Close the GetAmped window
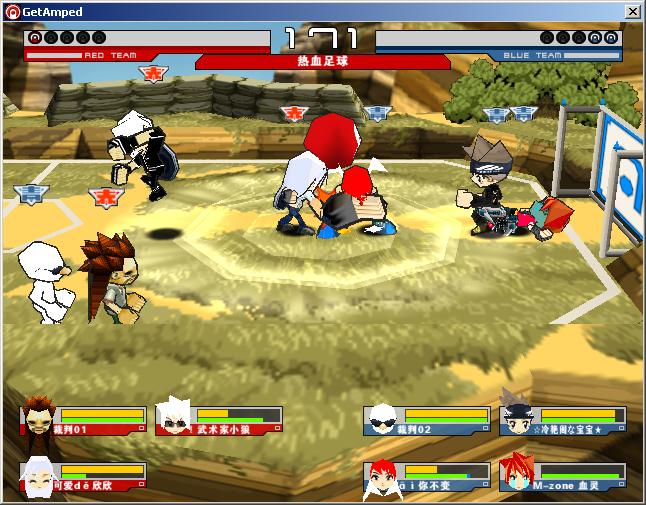The height and width of the screenshot is (505, 646). pyautogui.click(x=632, y=11)
